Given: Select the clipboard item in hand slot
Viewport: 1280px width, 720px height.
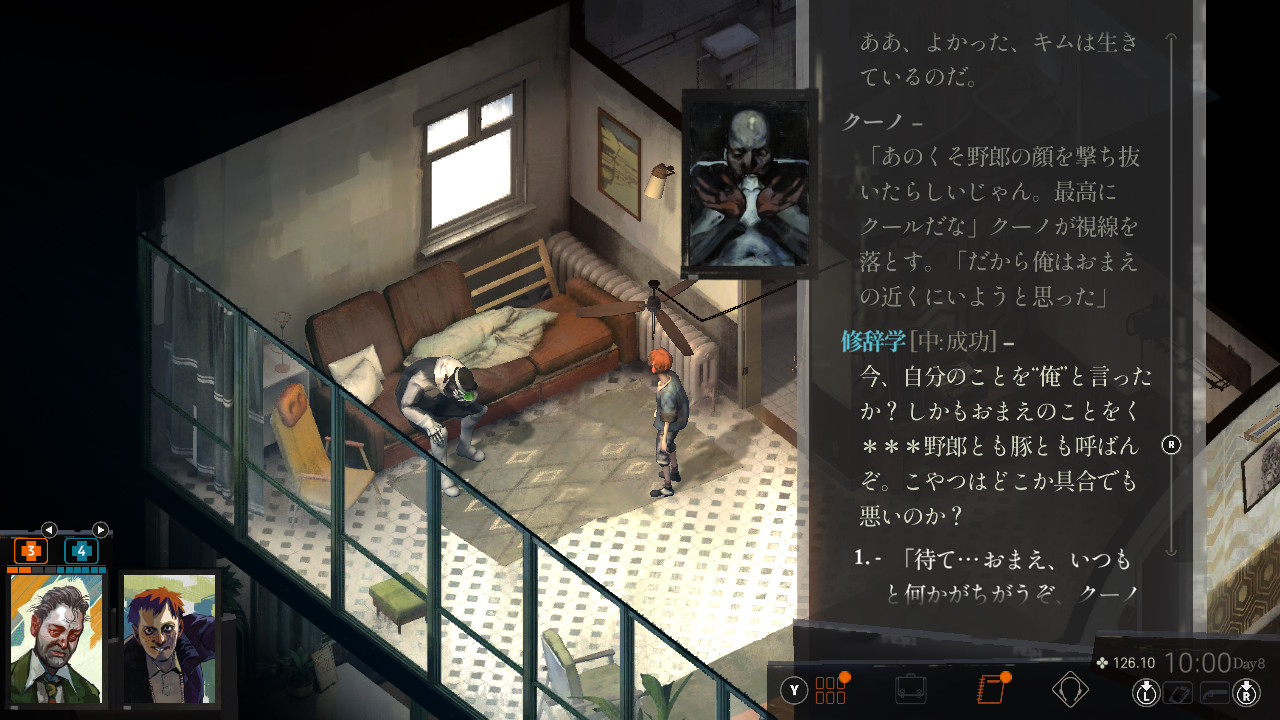Looking at the screenshot, I should (1180, 691).
